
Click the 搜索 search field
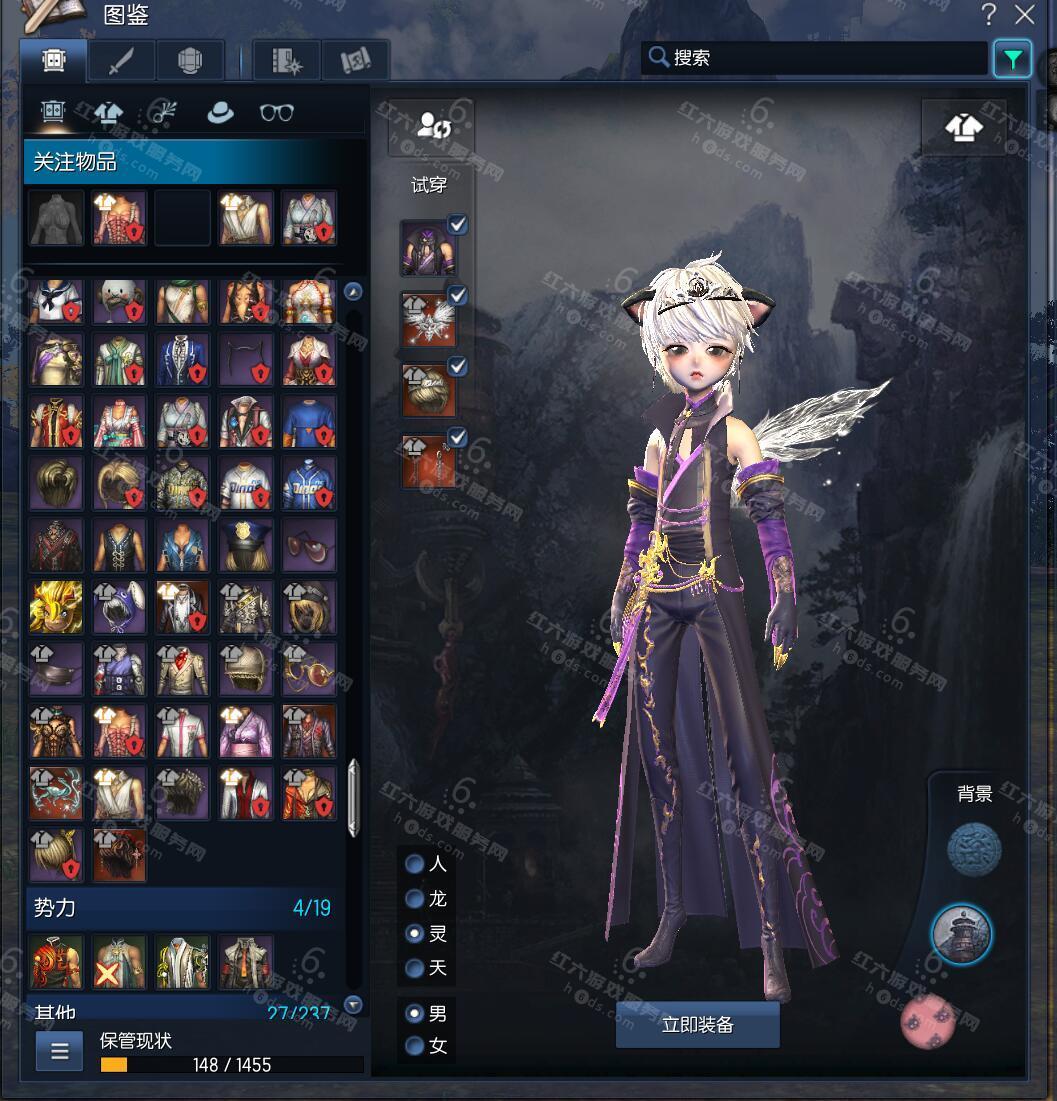coord(815,58)
